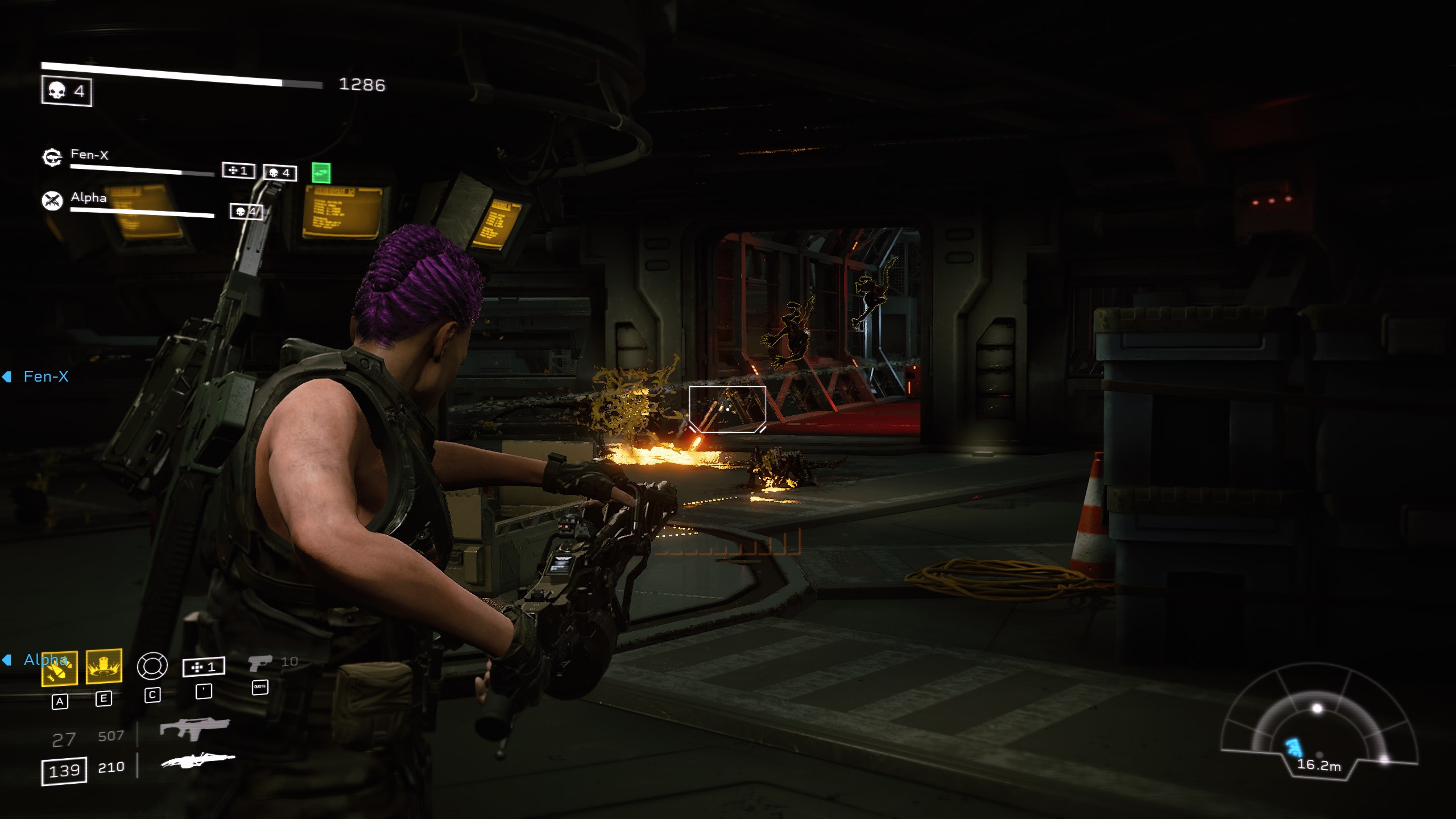Use the first aid kit slot

click(204, 667)
